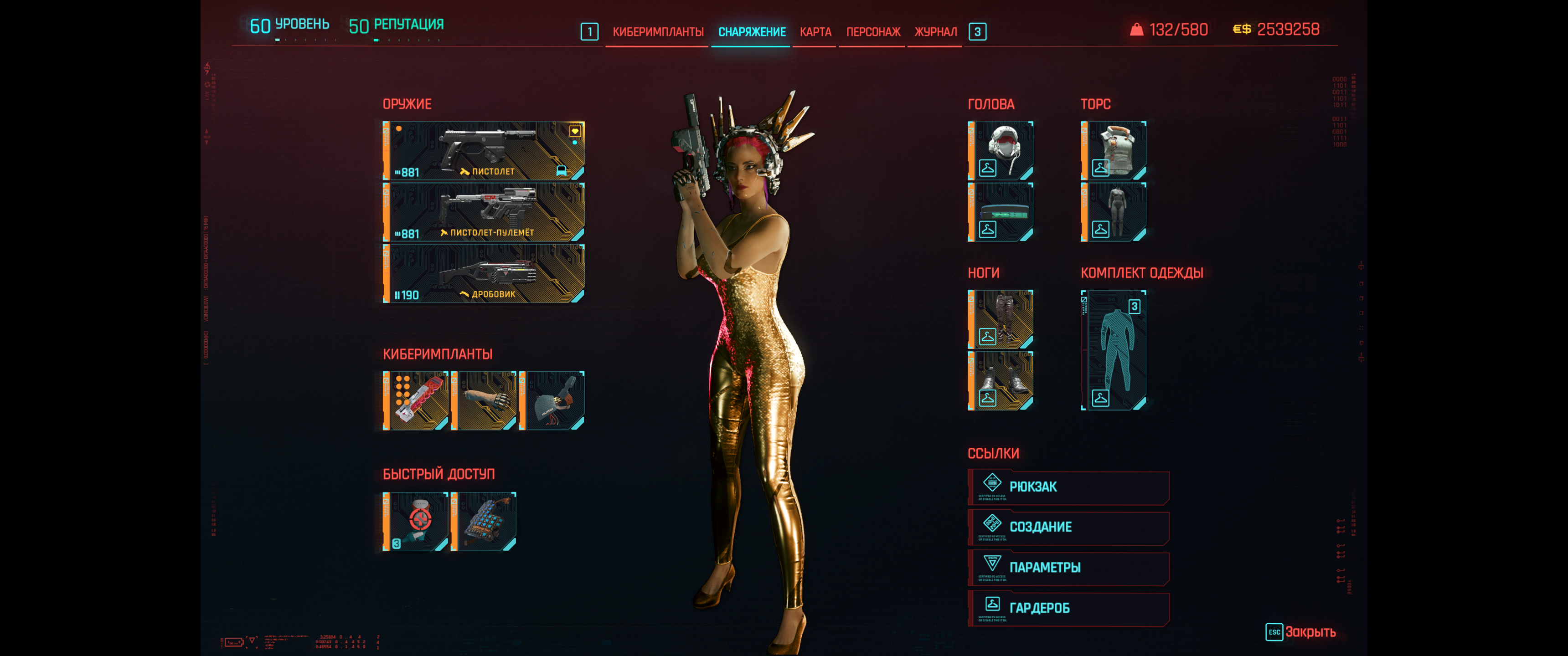Open the Карта tab
The image size is (1568, 656).
(x=815, y=31)
